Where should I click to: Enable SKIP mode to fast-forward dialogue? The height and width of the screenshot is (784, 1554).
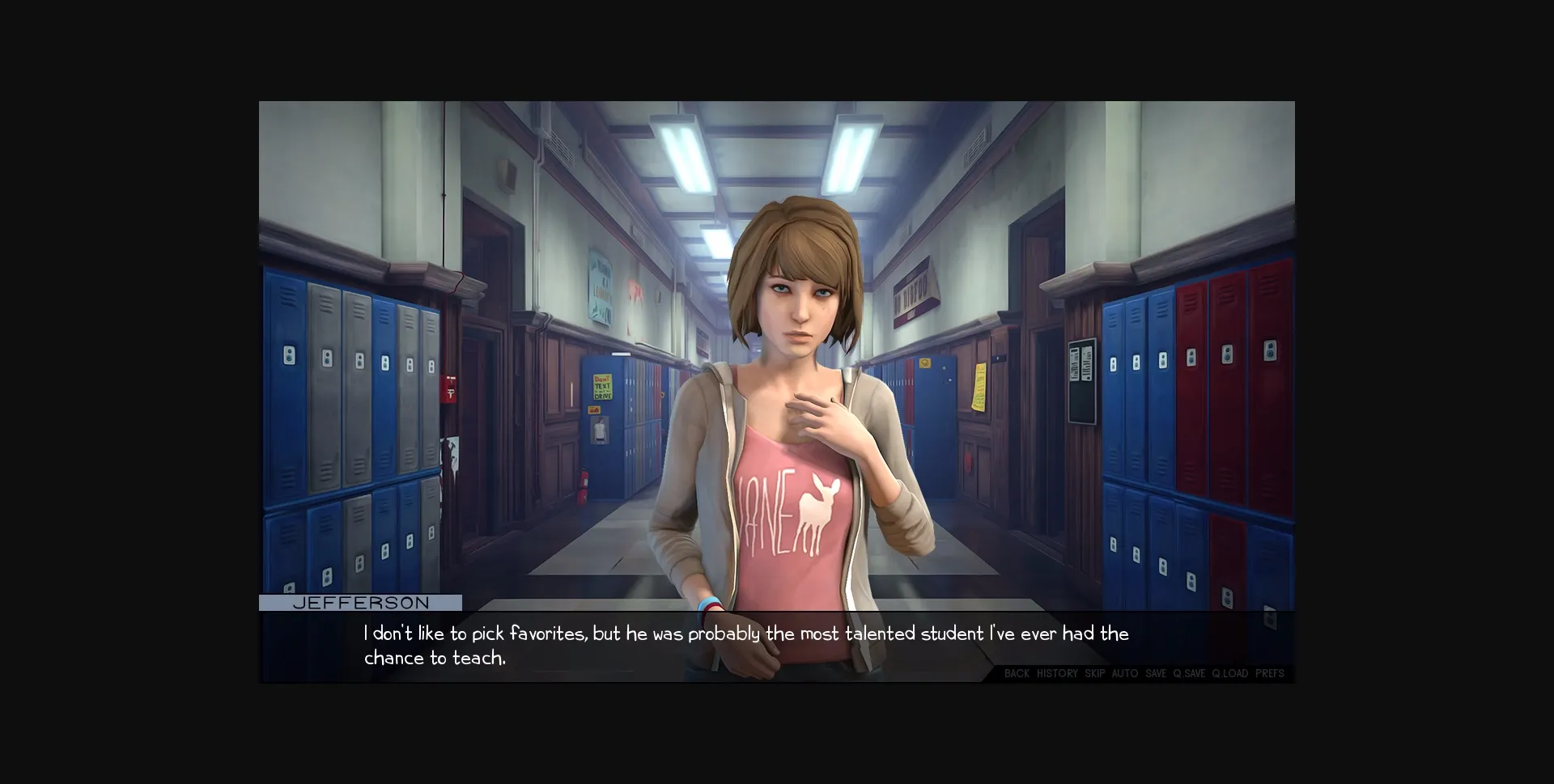point(1093,673)
